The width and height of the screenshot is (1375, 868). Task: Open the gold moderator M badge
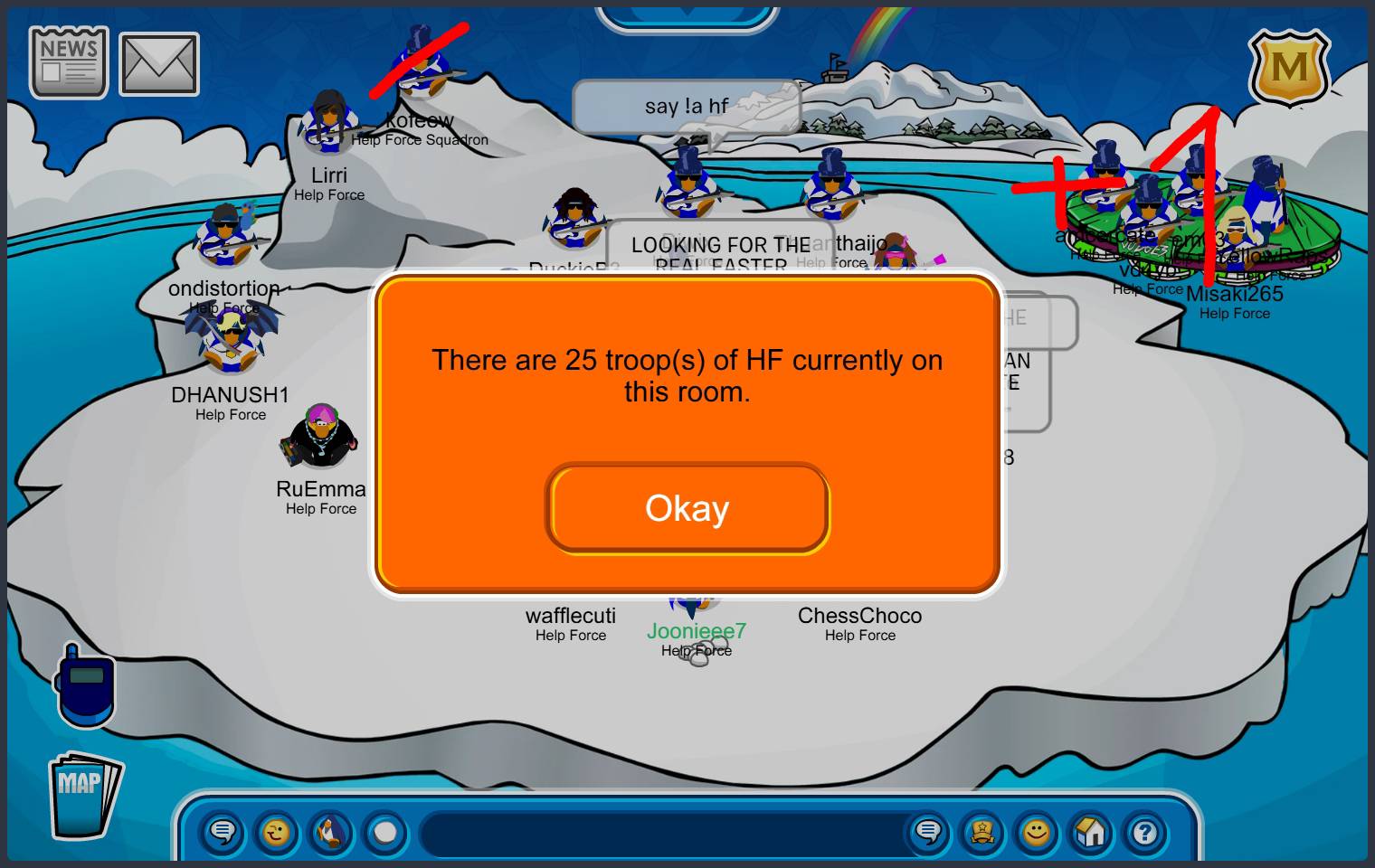pyautogui.click(x=1289, y=68)
